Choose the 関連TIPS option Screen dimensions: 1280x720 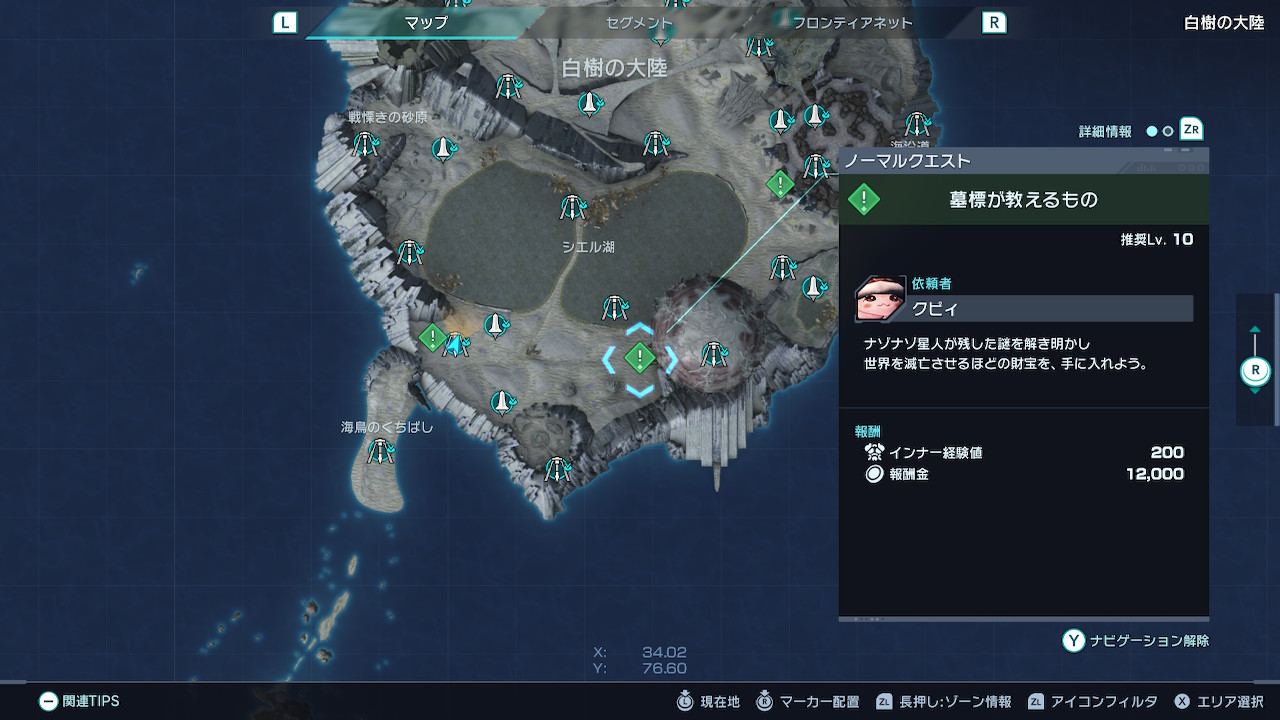[80, 702]
